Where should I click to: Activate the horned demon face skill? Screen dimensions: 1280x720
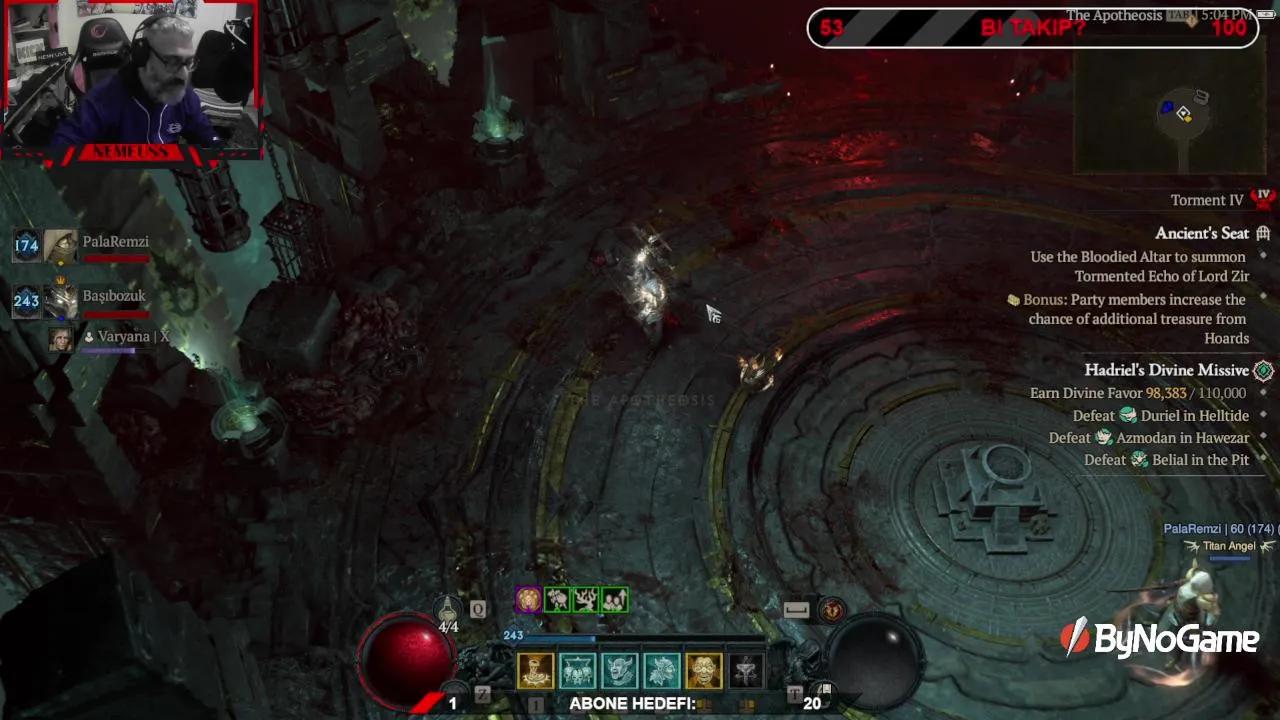coord(620,671)
